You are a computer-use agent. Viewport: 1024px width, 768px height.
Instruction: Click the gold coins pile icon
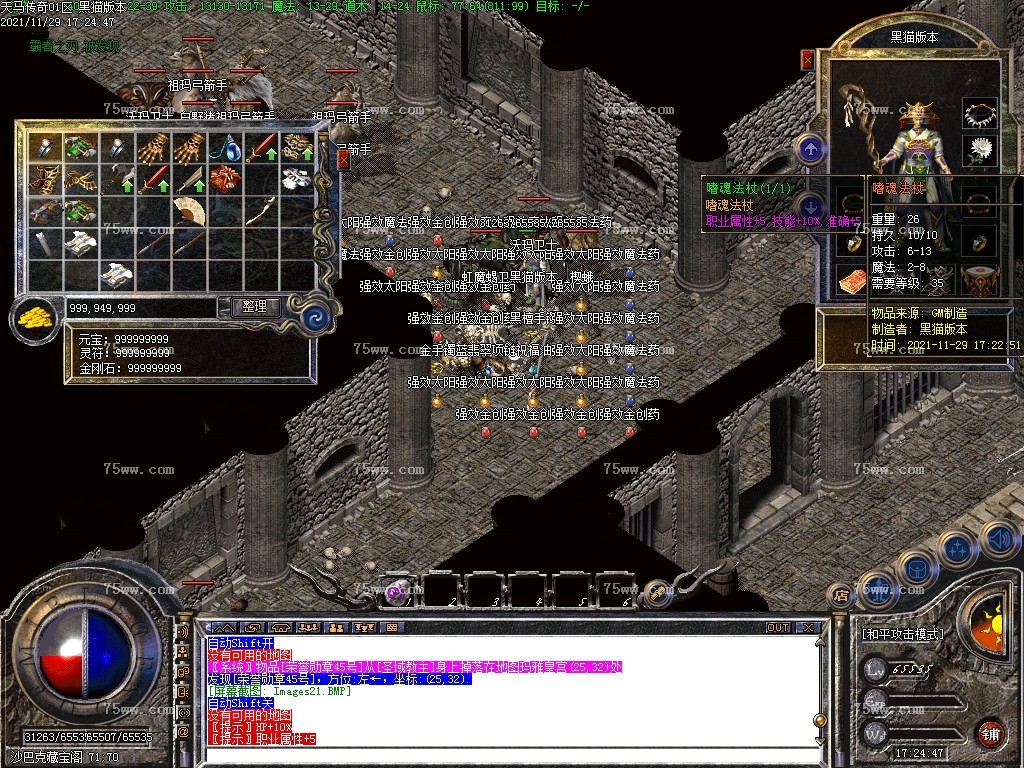pos(36,320)
